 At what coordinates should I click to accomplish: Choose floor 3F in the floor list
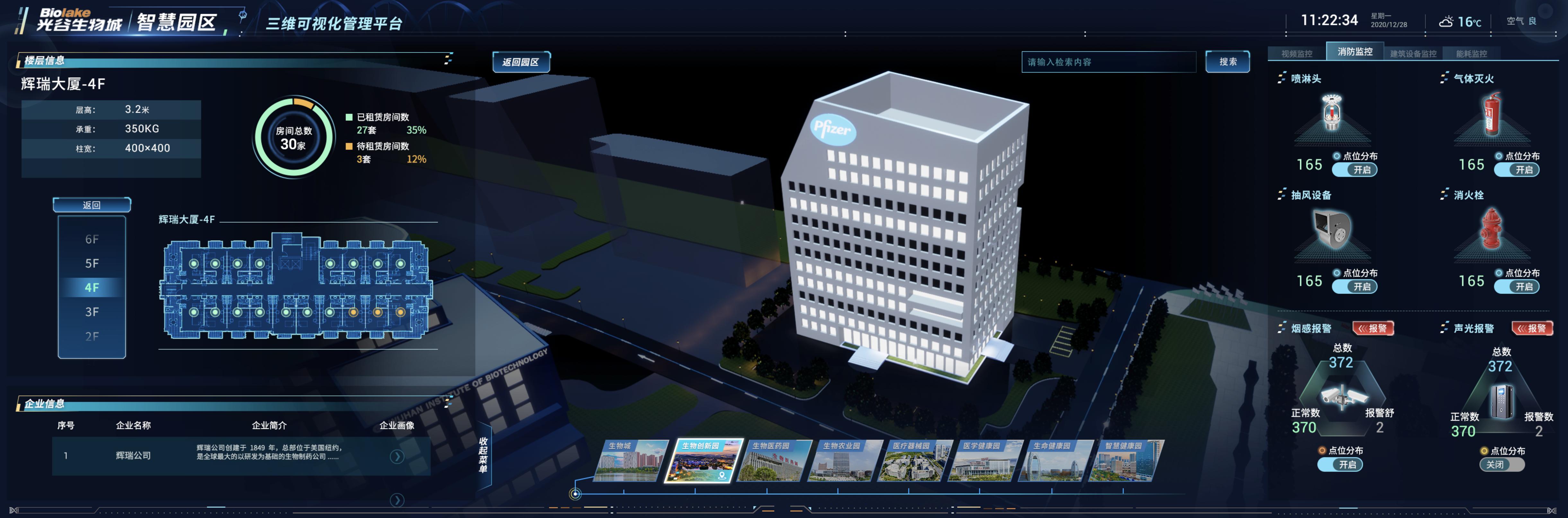[92, 312]
